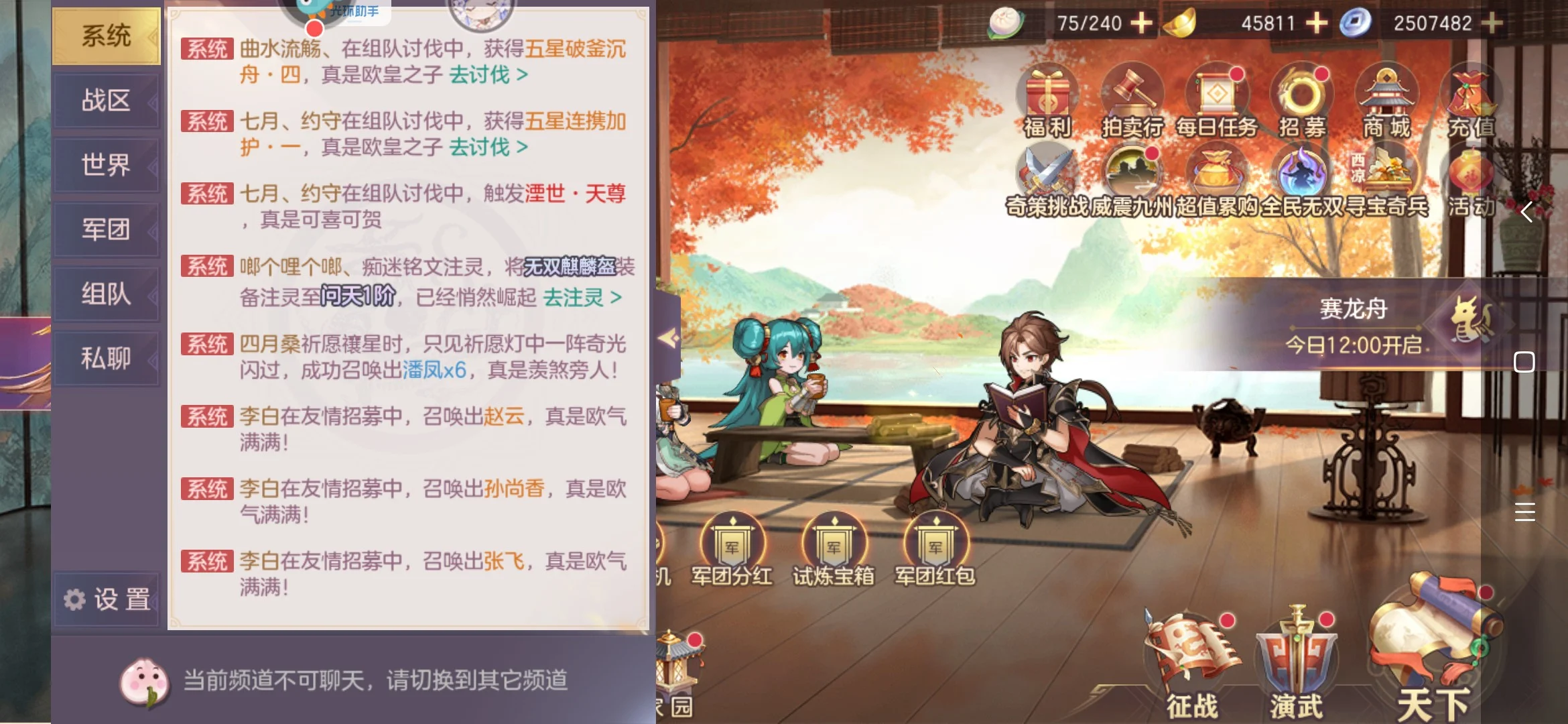
Task: Open the 福利 gift box menu
Action: coord(1047,101)
